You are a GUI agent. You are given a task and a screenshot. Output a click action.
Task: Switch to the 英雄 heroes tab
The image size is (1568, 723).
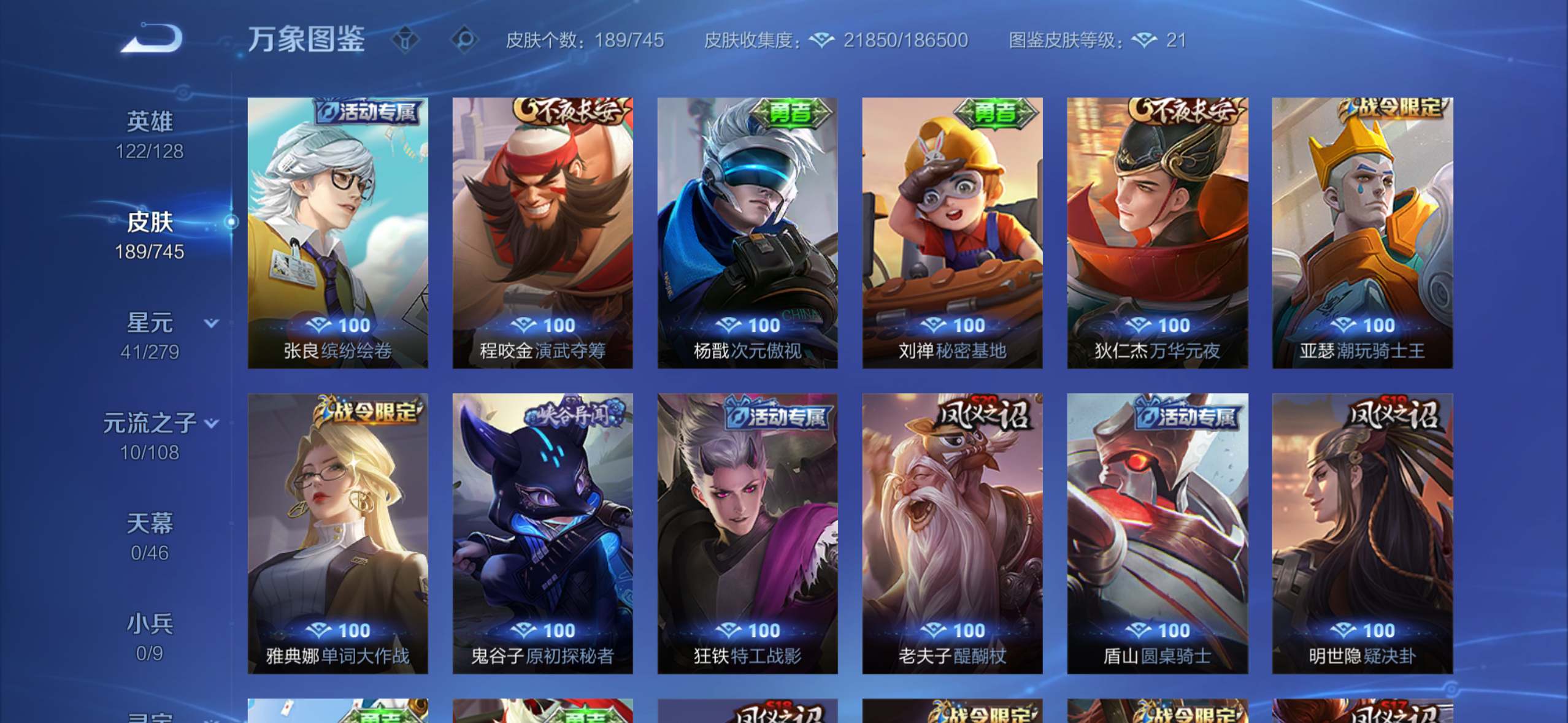150,134
